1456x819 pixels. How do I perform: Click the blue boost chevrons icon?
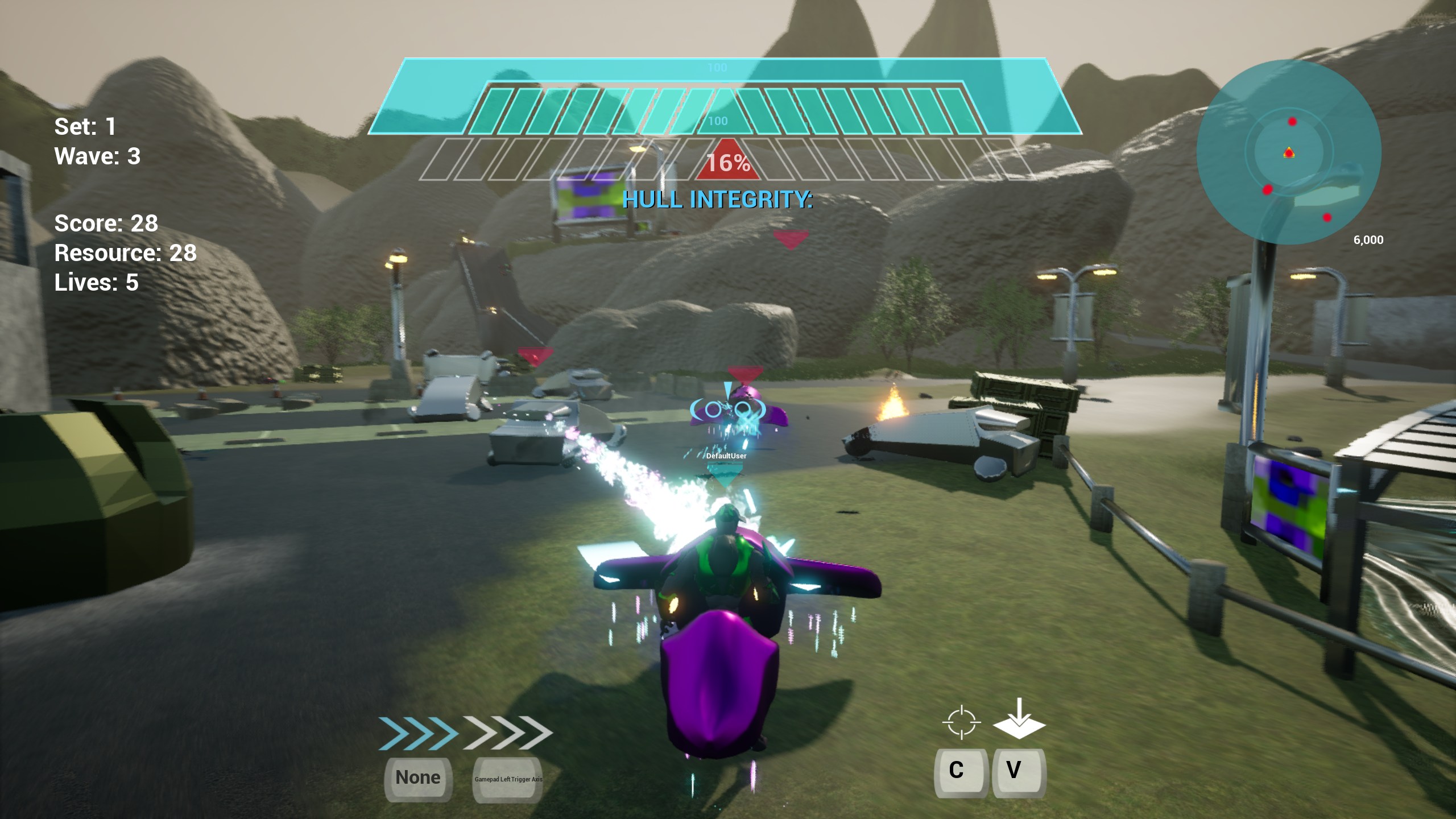pos(418,733)
